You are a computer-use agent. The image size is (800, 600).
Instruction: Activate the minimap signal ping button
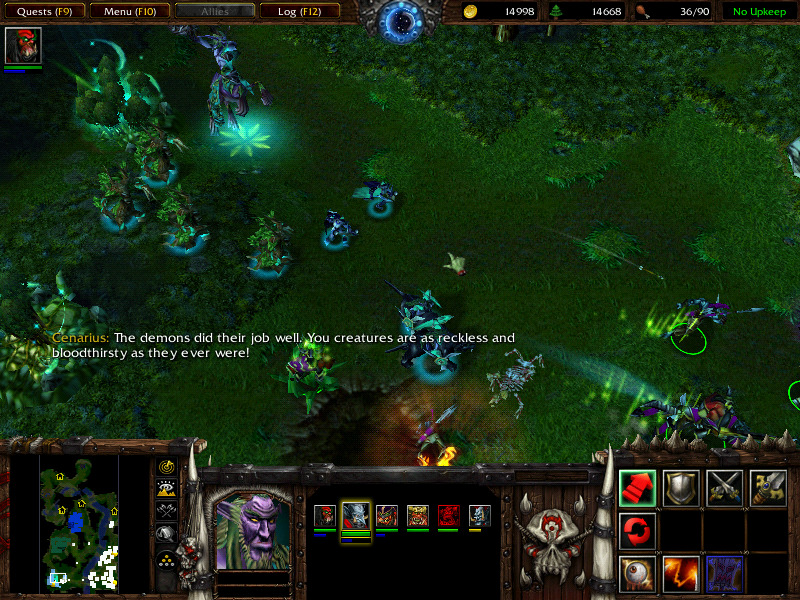(x=166, y=467)
